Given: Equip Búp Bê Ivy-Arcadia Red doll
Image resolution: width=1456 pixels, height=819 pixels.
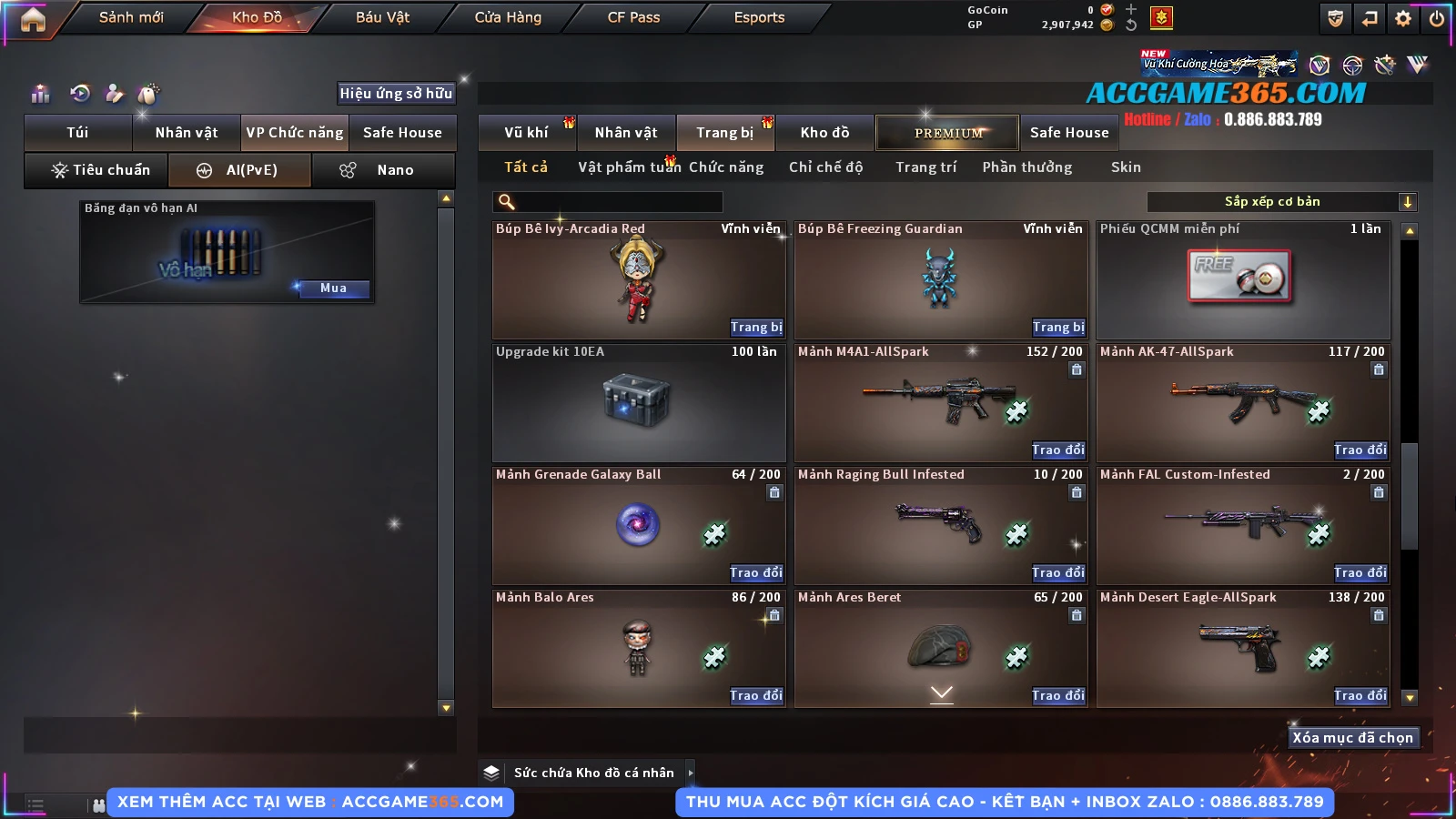Looking at the screenshot, I should (x=755, y=328).
